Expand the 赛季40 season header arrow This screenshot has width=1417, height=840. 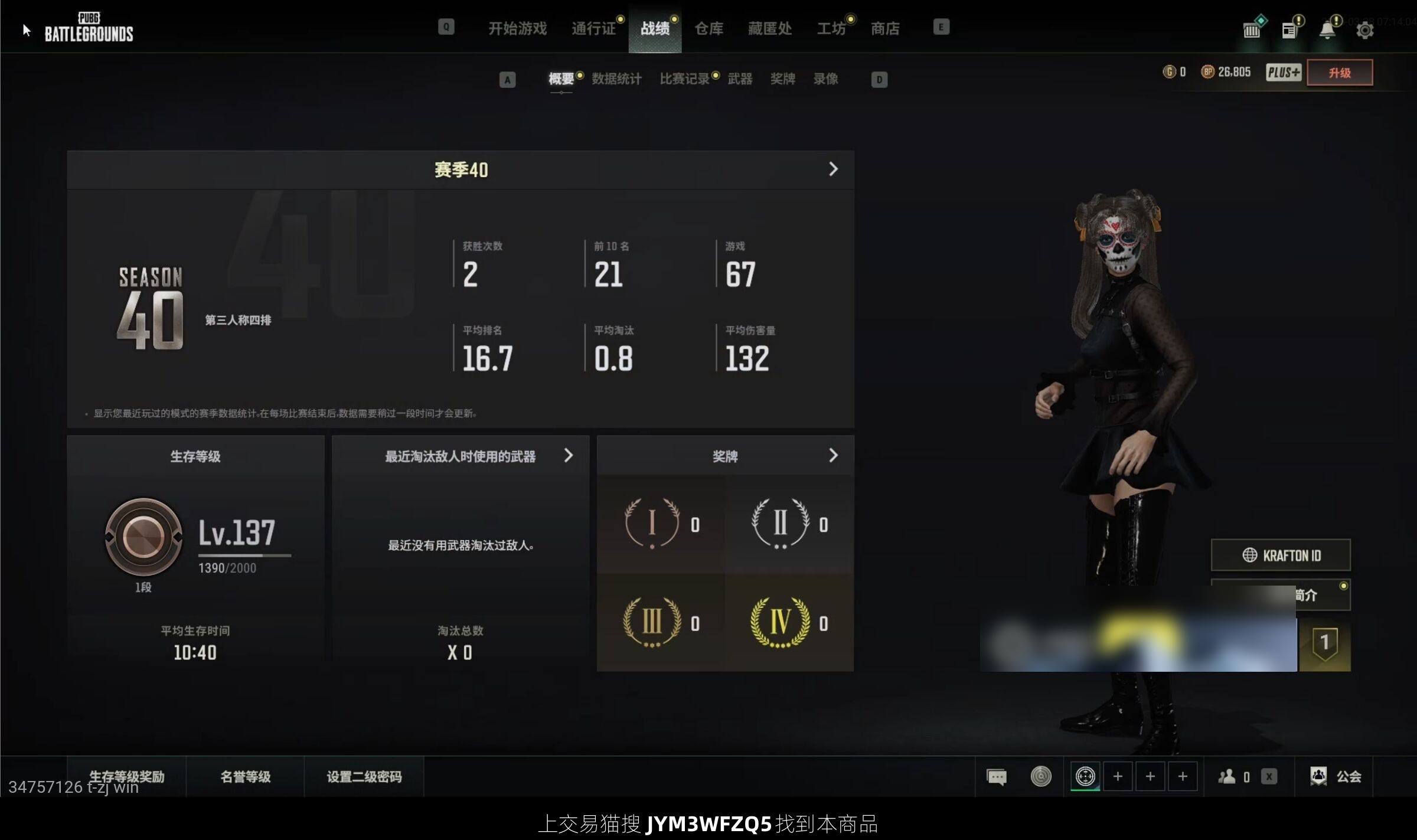coord(832,169)
